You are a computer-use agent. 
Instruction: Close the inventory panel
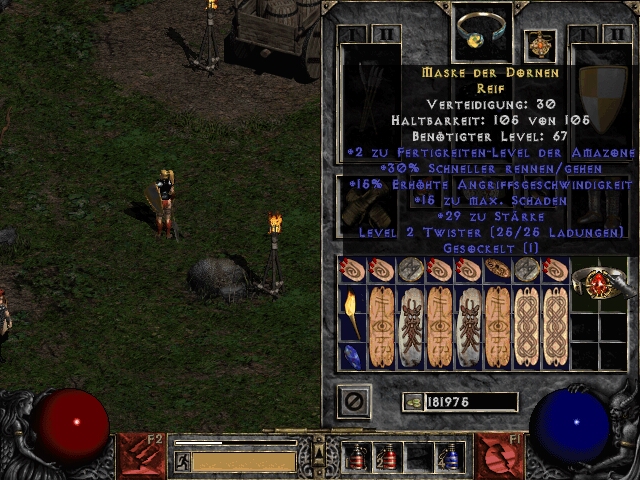tap(354, 402)
